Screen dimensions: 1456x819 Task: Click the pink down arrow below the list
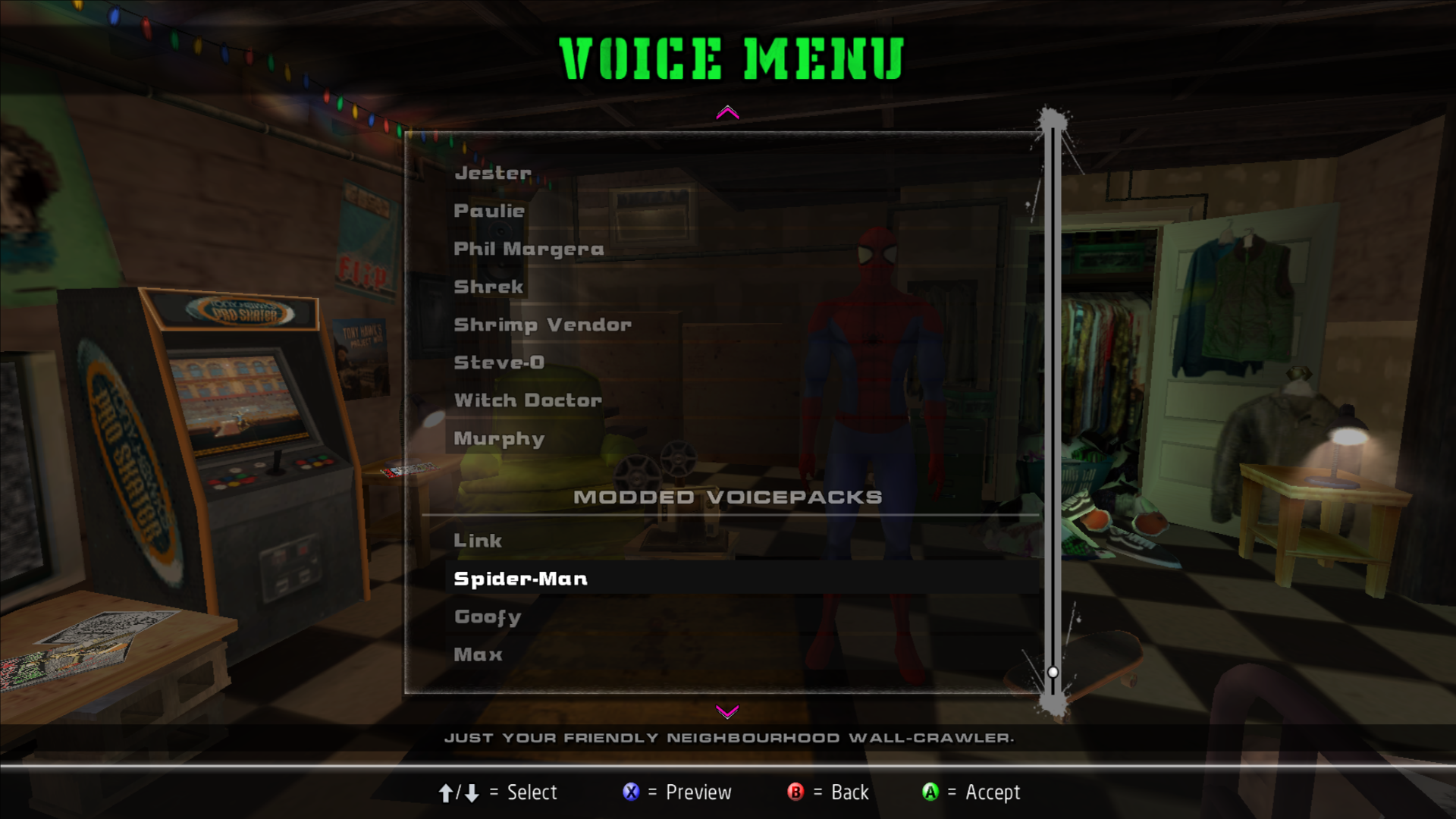click(x=727, y=711)
